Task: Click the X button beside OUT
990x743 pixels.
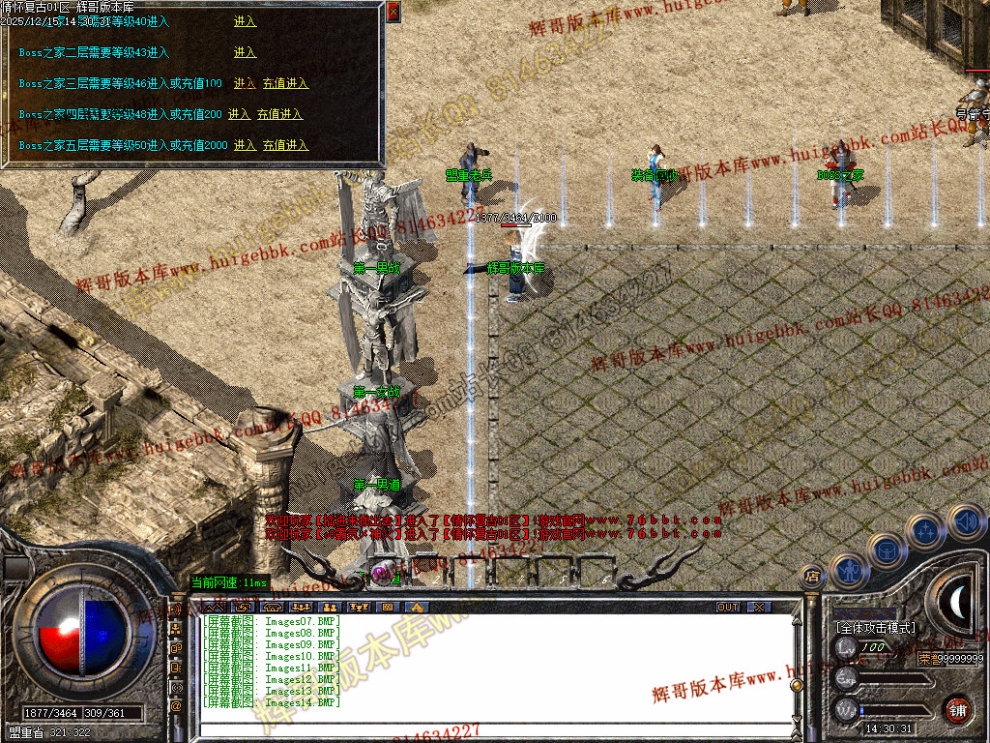Action: [760, 607]
